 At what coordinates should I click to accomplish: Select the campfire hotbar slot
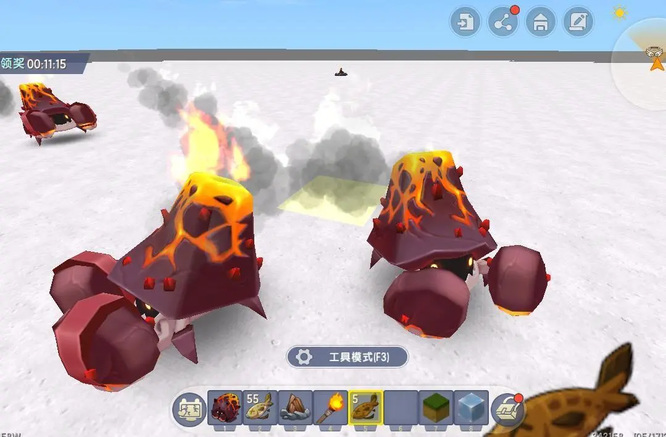point(296,407)
